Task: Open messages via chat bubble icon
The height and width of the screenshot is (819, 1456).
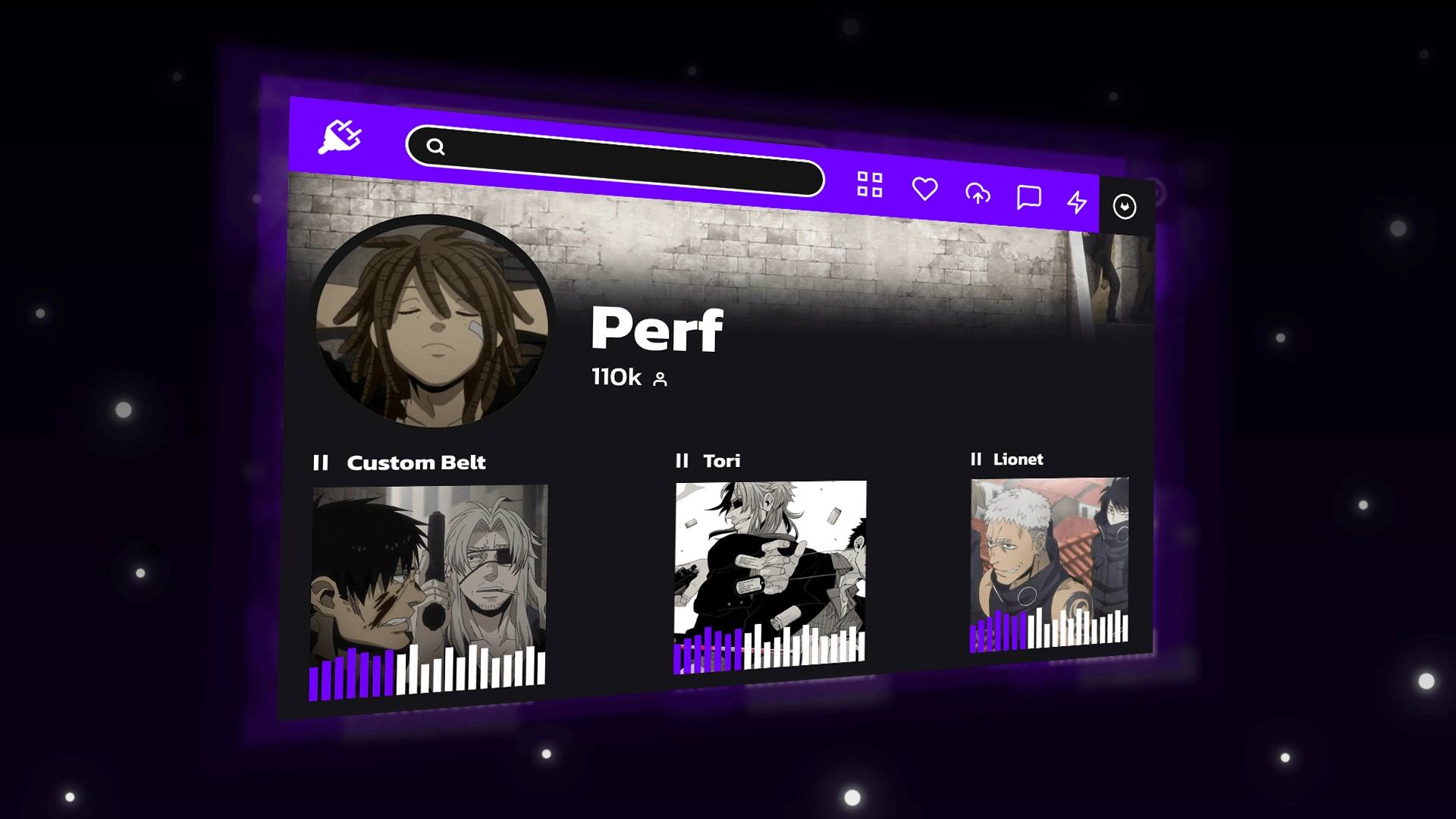Action: pyautogui.click(x=1028, y=198)
